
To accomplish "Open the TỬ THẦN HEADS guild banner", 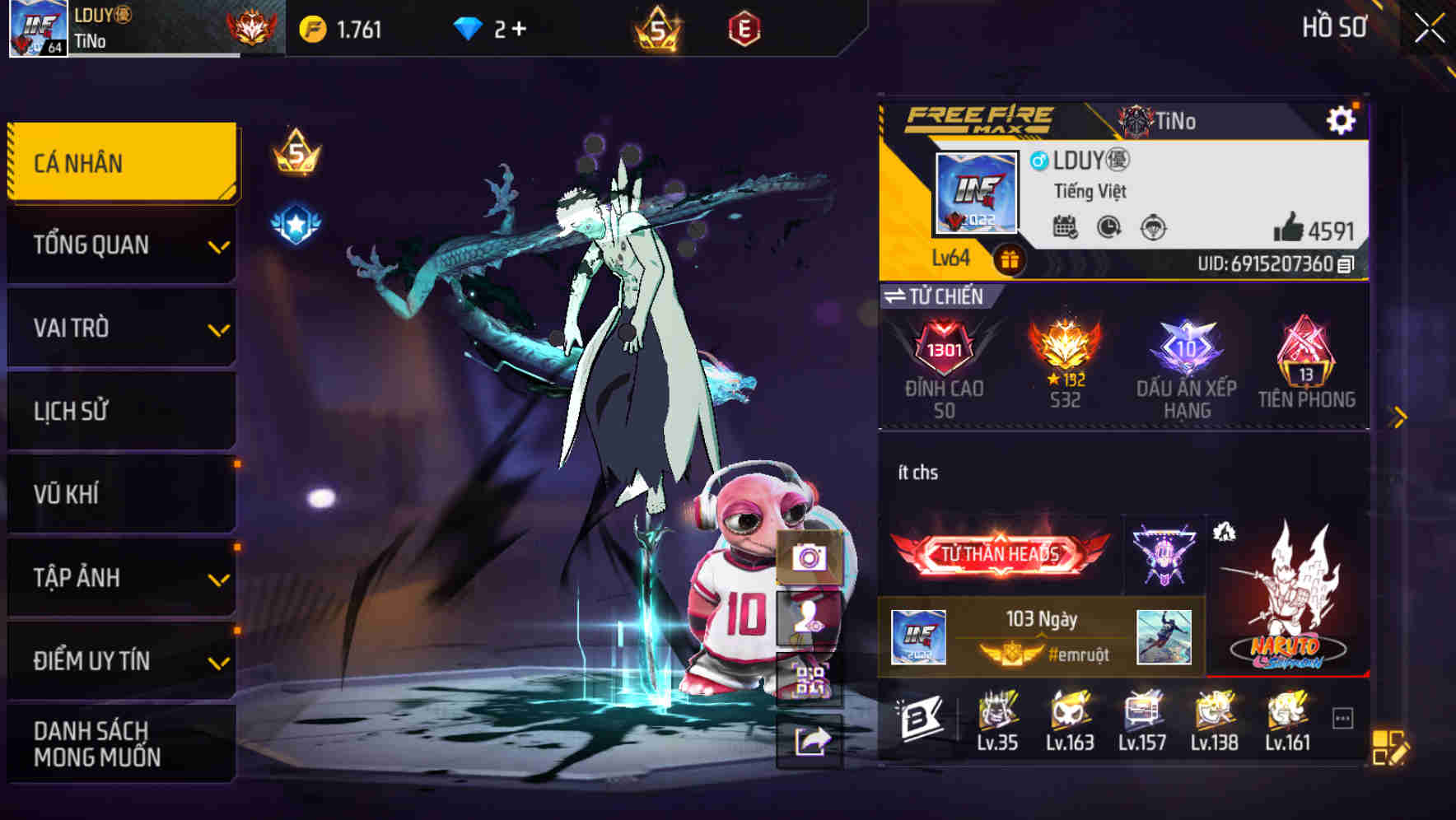I will (999, 553).
